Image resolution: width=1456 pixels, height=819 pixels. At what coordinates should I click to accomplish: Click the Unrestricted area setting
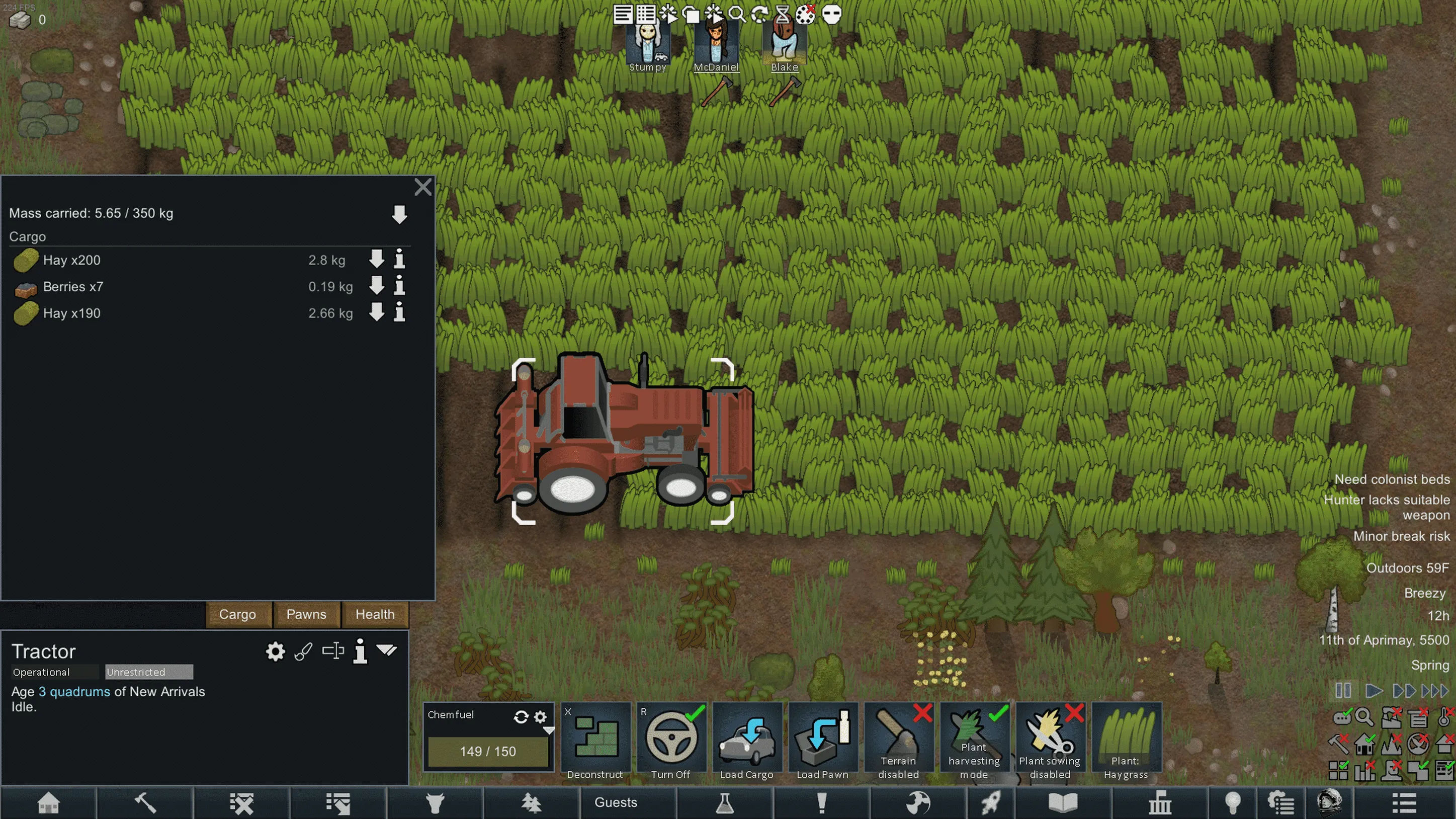149,672
